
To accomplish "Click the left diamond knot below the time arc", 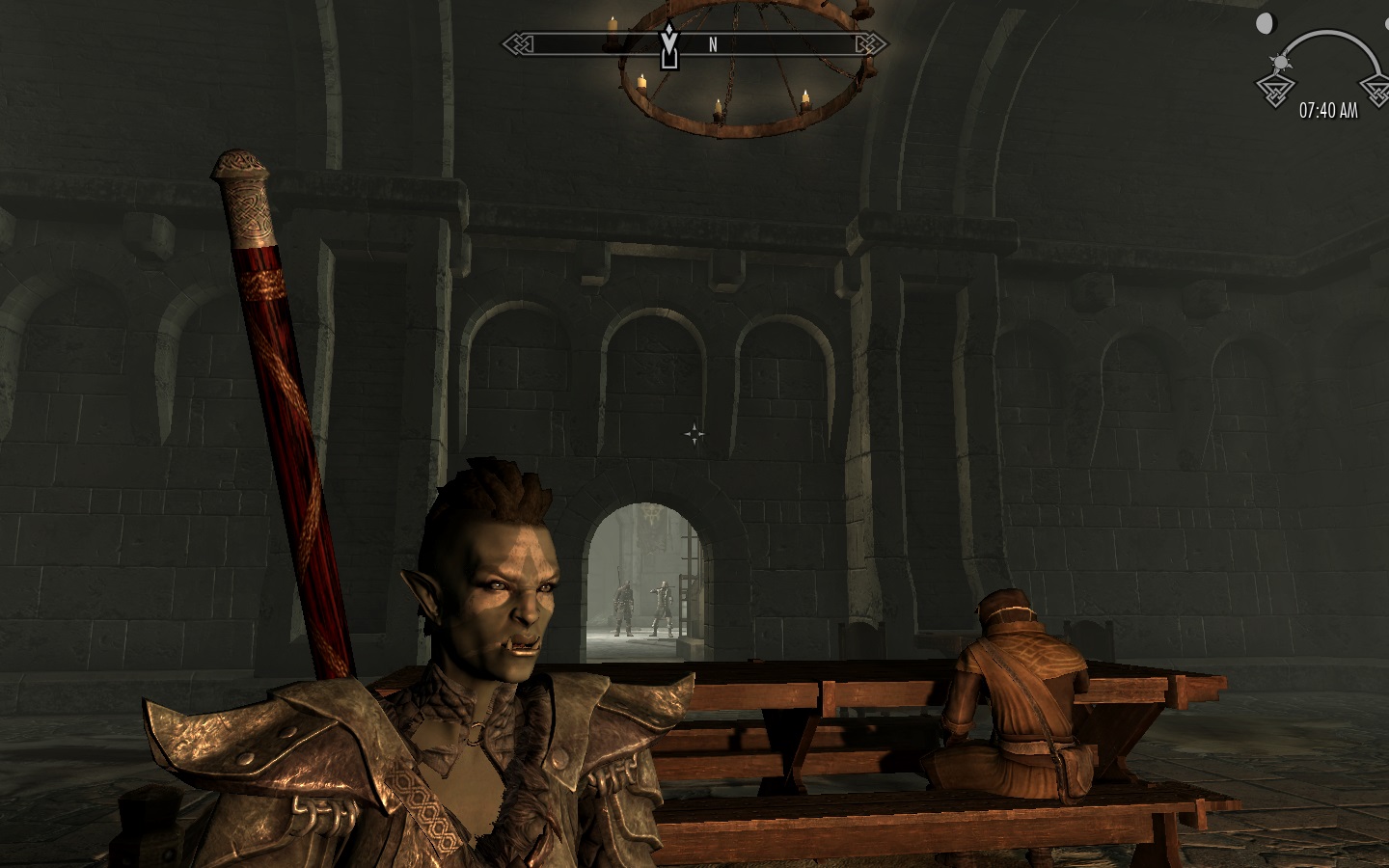I will coord(1274,91).
